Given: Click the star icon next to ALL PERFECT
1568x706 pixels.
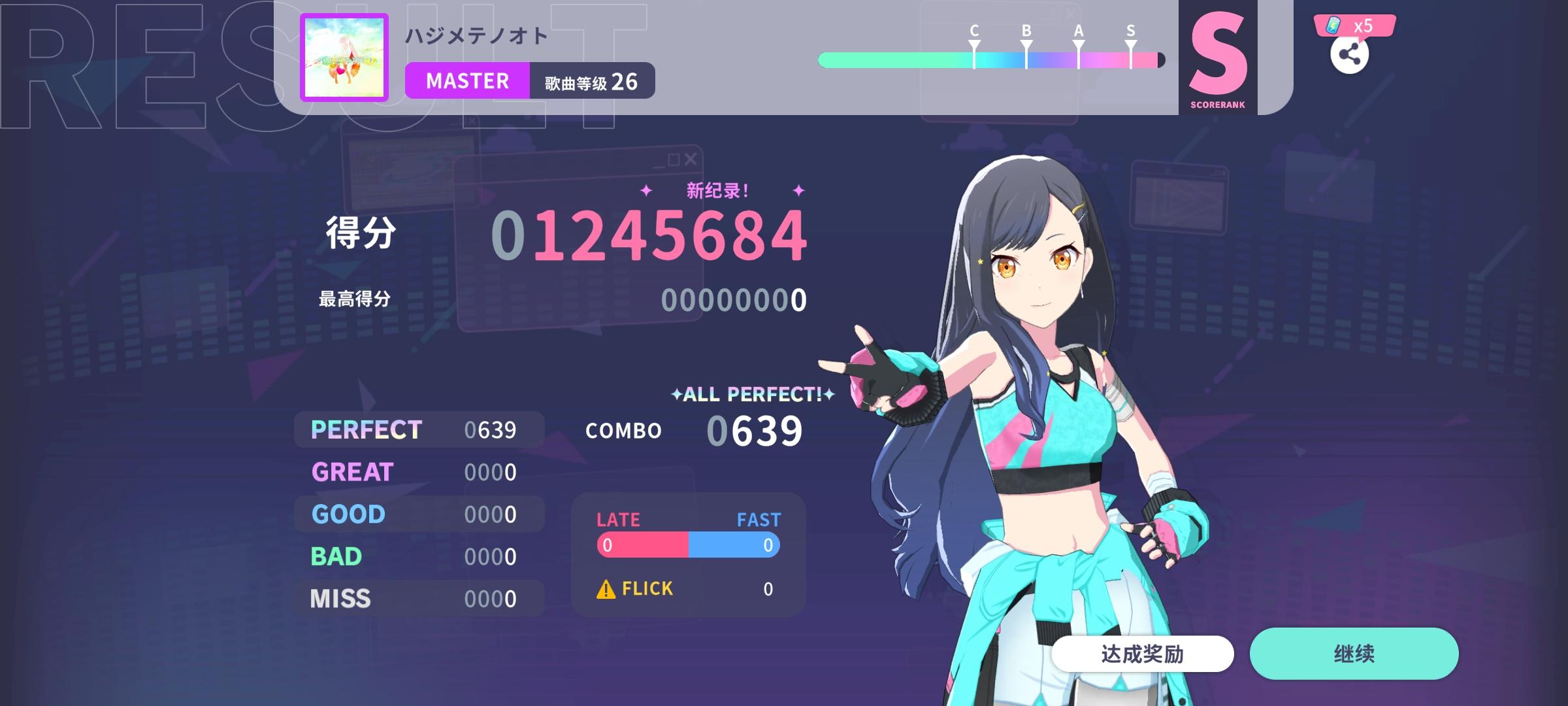Looking at the screenshot, I should 676,395.
